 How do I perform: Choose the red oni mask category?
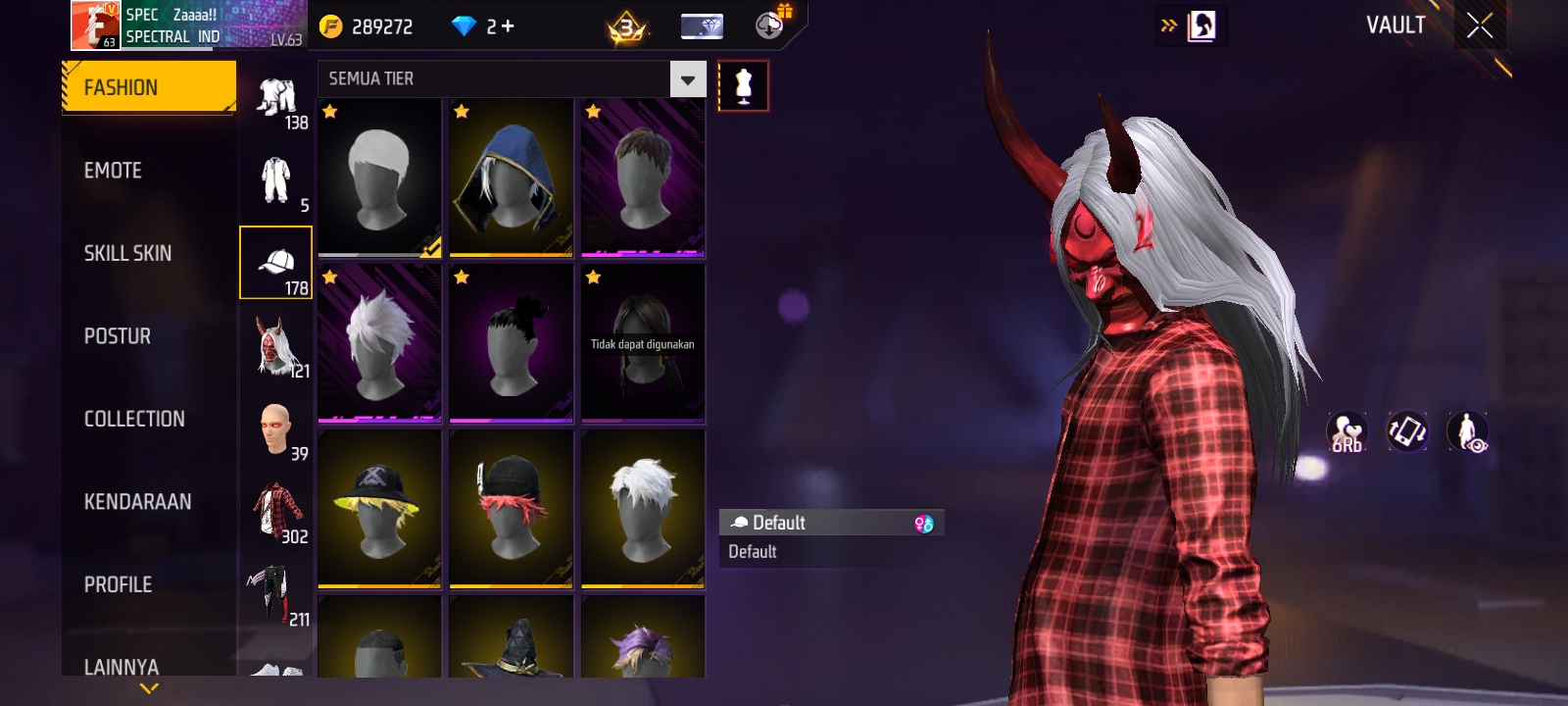(276, 346)
